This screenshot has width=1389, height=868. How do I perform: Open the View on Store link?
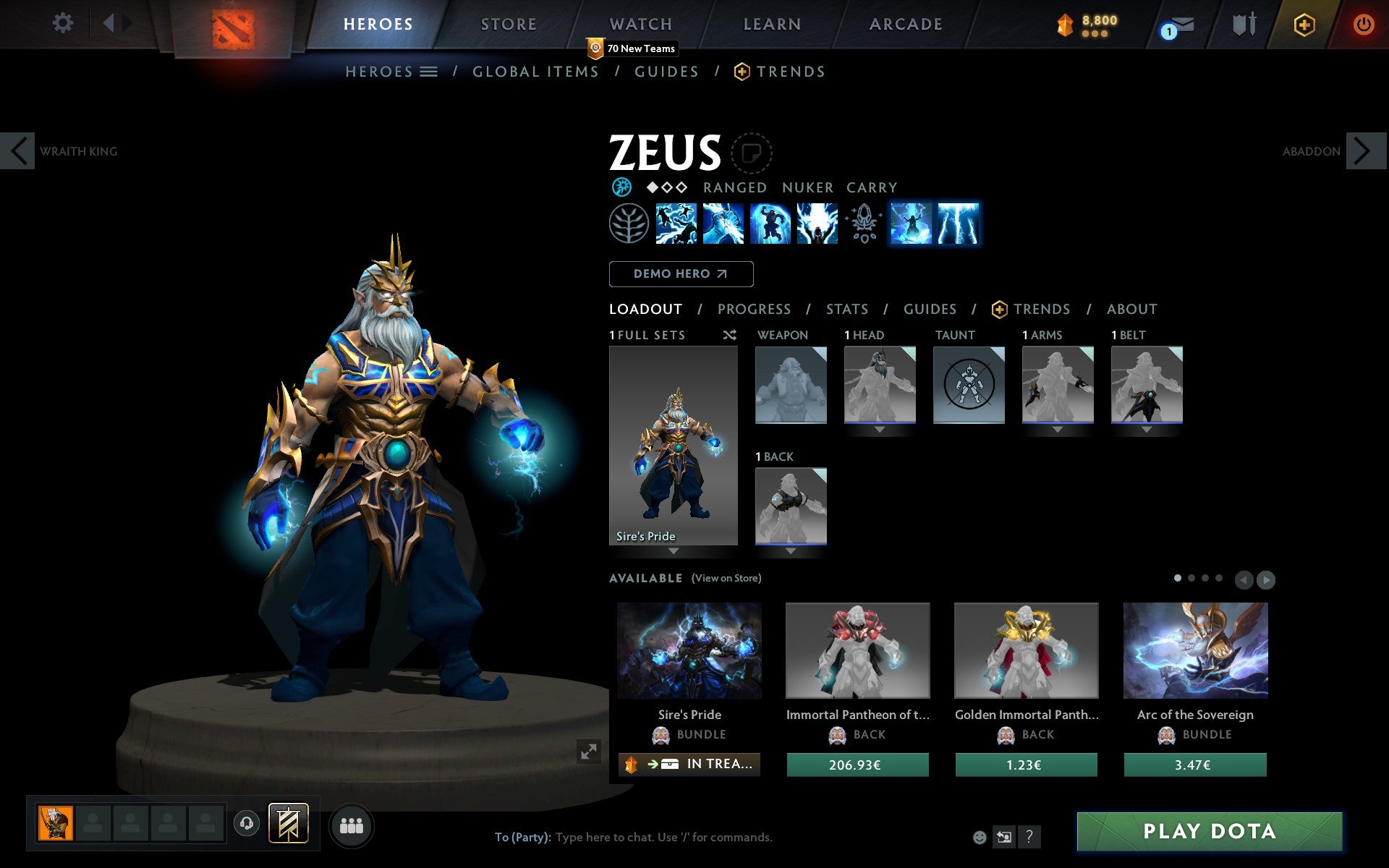(x=726, y=578)
